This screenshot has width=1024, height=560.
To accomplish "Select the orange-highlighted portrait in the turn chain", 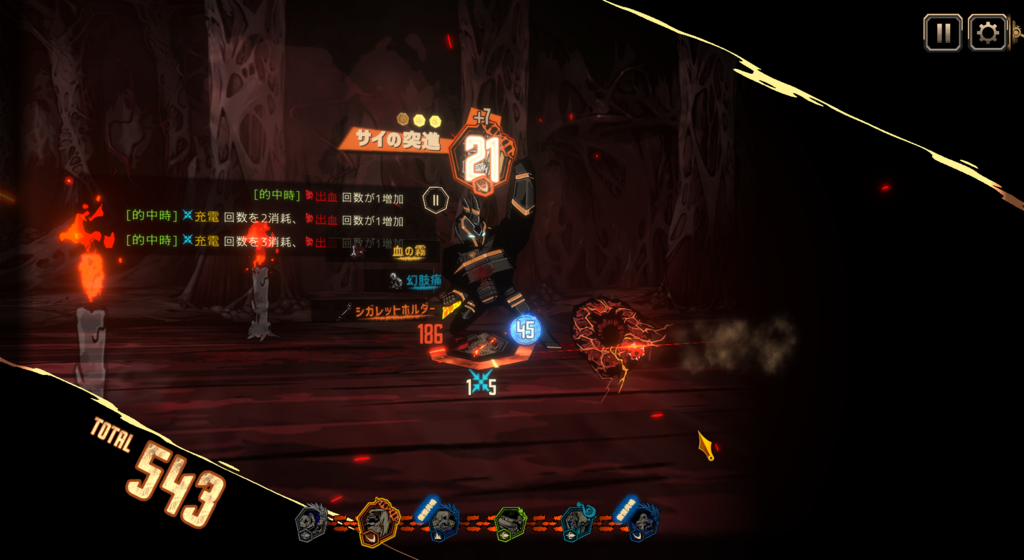I will pos(377,520).
